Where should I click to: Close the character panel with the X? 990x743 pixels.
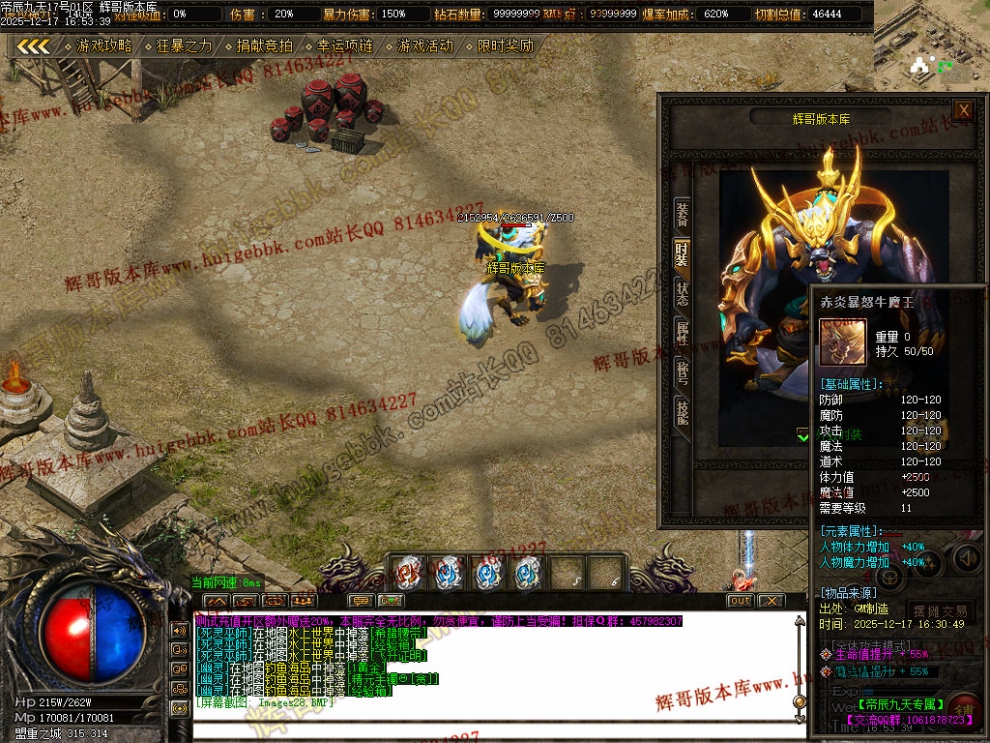pos(963,110)
